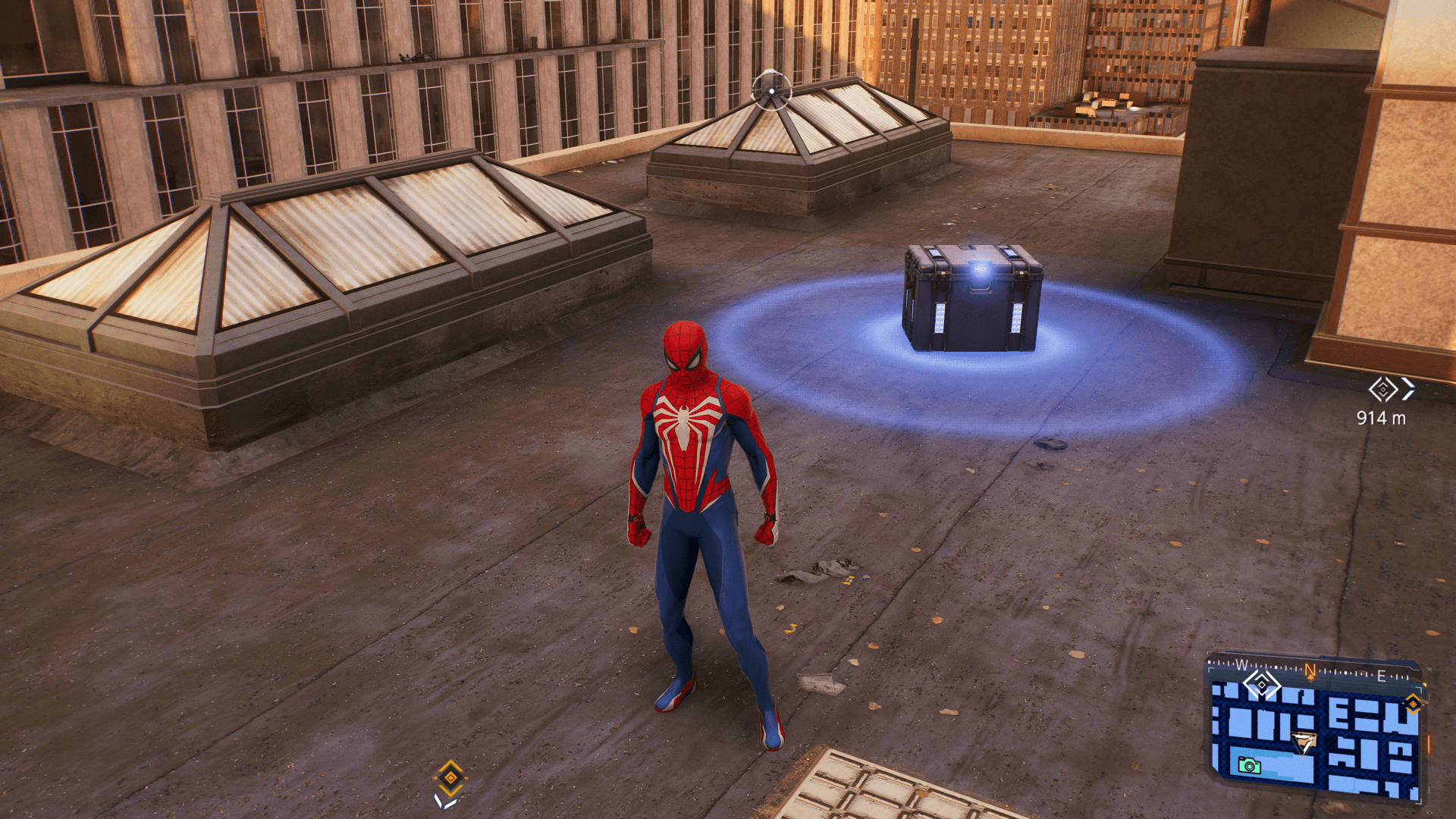Select the white diamond waypoint on the minimap
This screenshot has width=1456, height=819.
pyautogui.click(x=1262, y=685)
